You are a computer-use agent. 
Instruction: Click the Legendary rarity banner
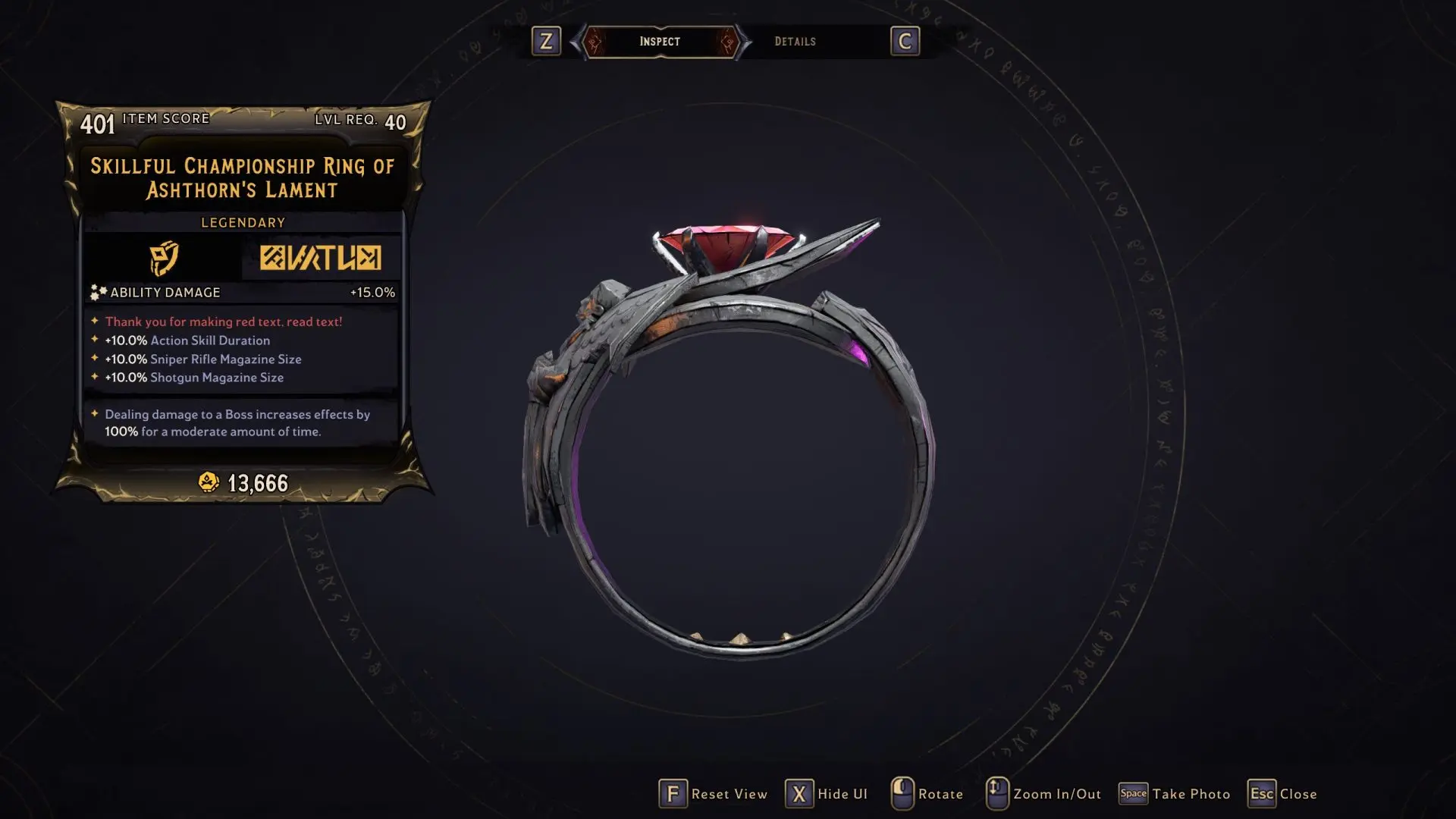241,222
